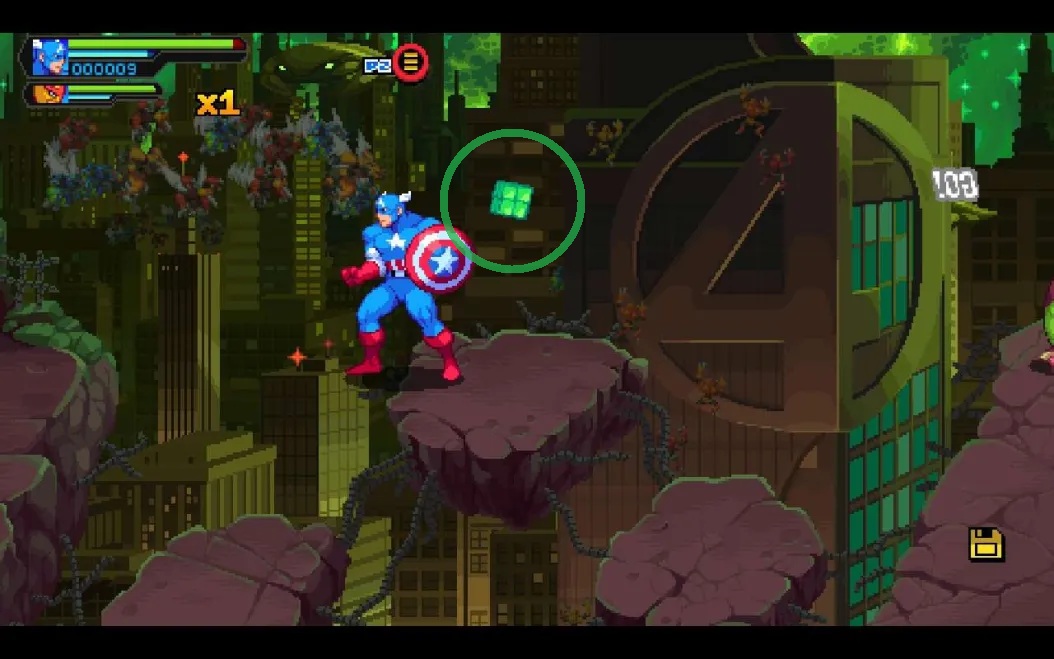Click the P2 join indicator

[x=377, y=65]
